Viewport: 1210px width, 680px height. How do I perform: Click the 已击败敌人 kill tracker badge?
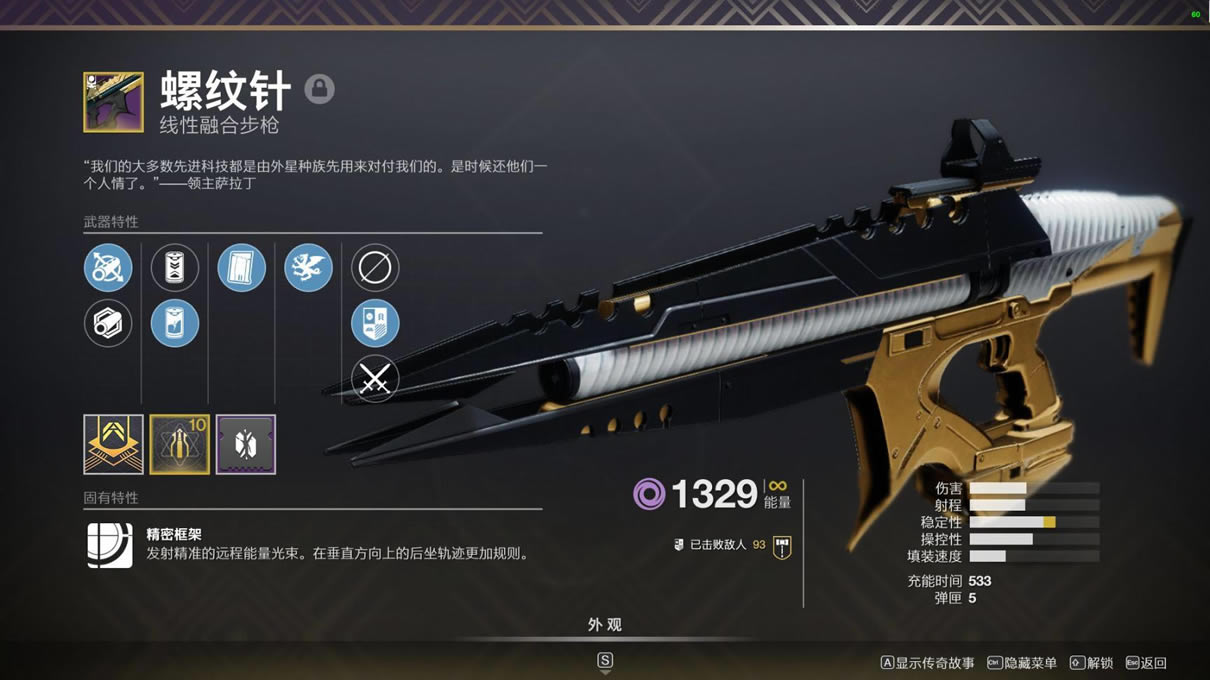pyautogui.click(x=782, y=546)
